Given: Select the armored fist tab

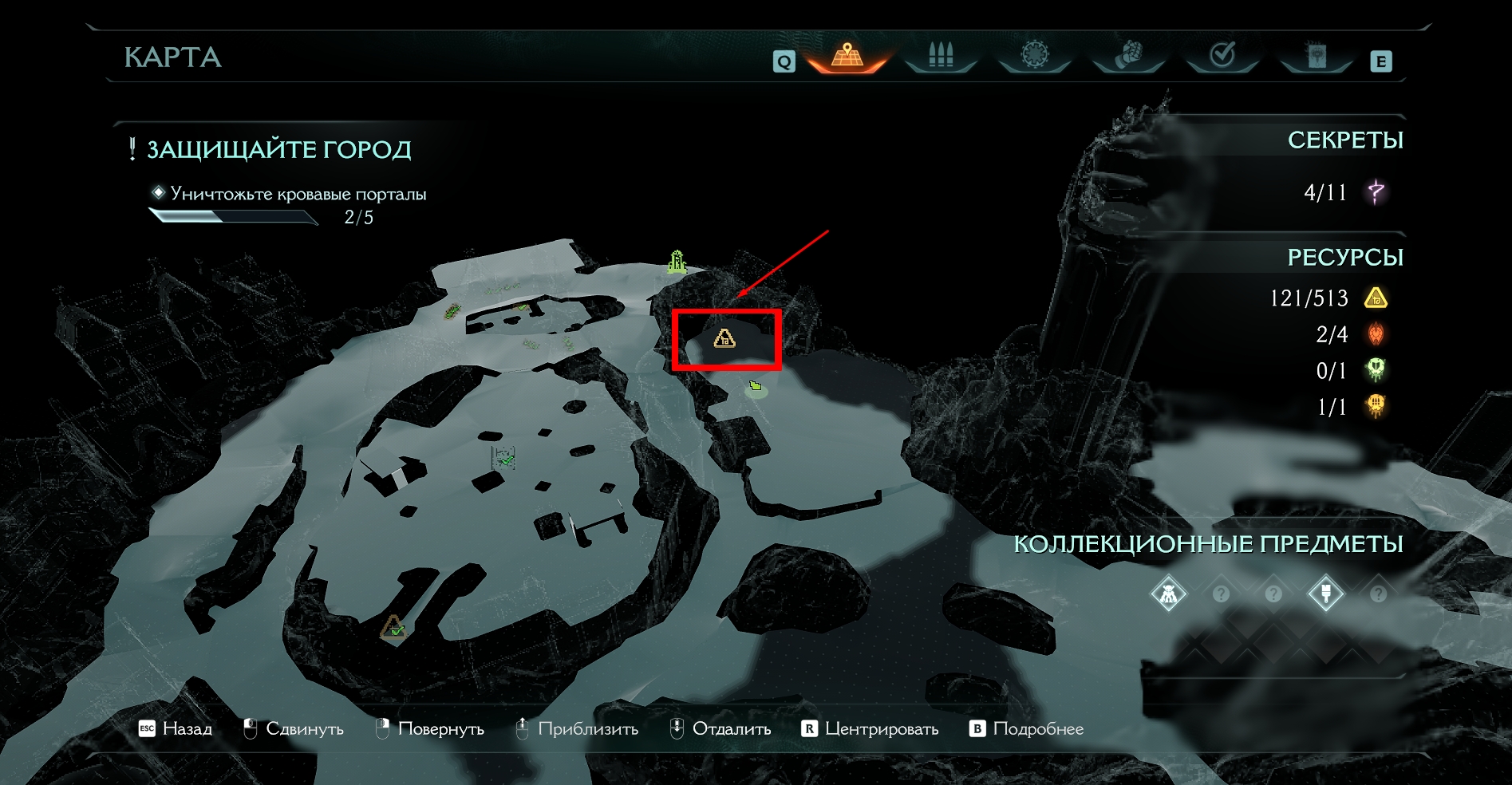Looking at the screenshot, I should pos(1128,55).
